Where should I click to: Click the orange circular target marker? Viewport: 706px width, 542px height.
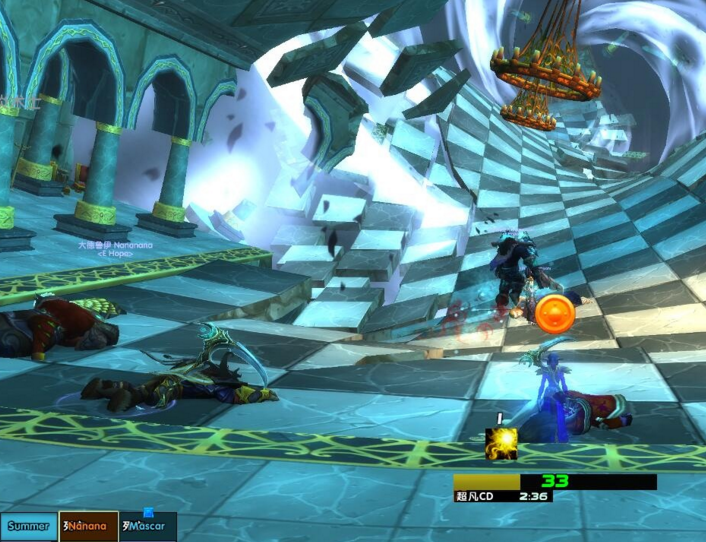pyautogui.click(x=554, y=313)
